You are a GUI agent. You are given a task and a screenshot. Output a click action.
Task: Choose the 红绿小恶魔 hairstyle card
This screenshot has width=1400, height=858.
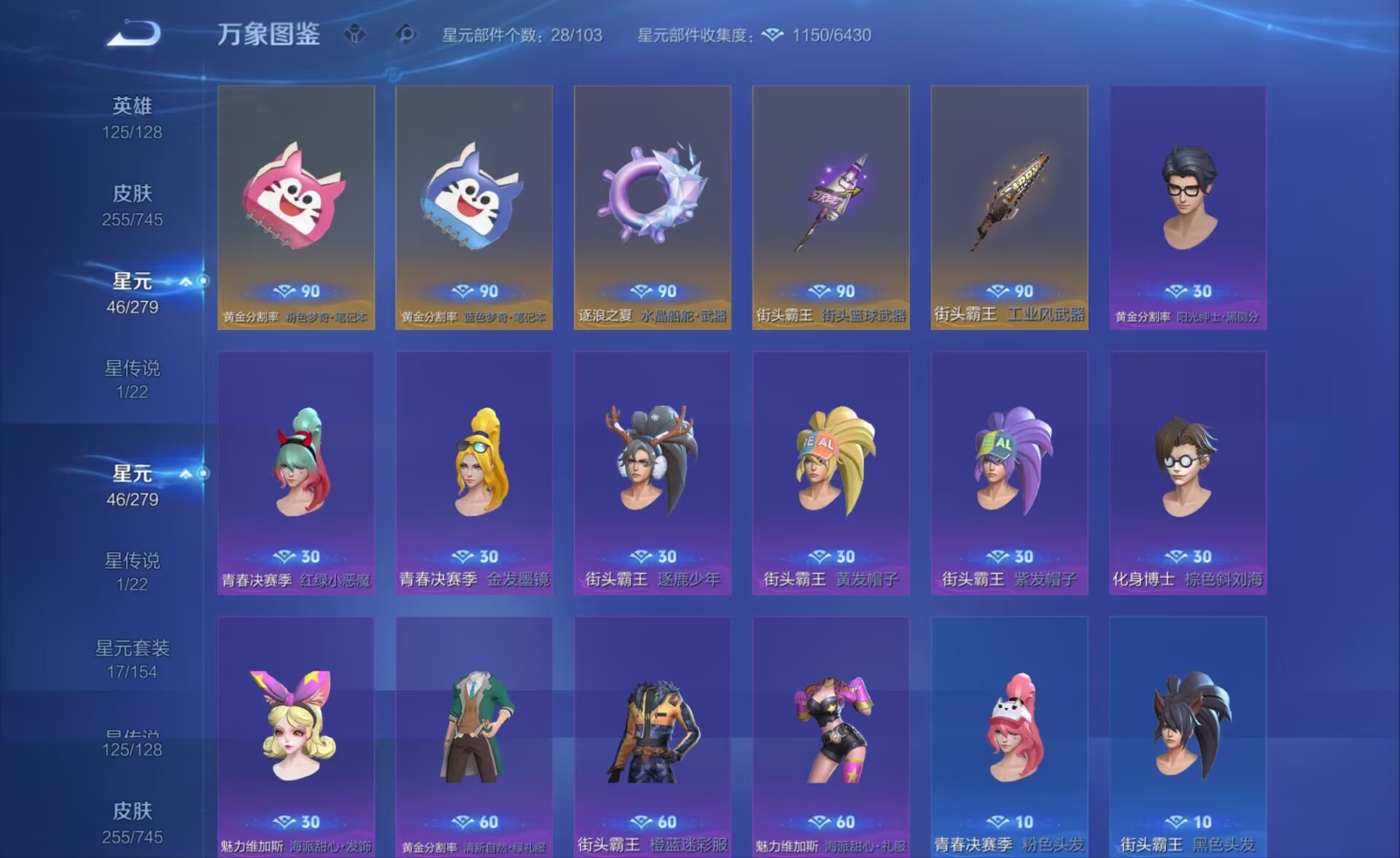tap(296, 472)
